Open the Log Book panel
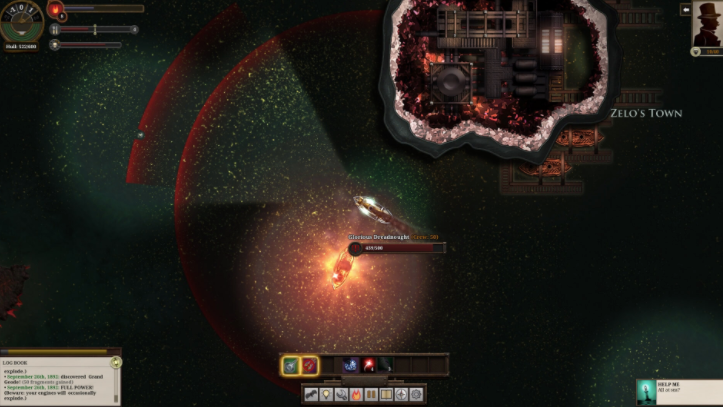The width and height of the screenshot is (723, 407). tap(59, 376)
